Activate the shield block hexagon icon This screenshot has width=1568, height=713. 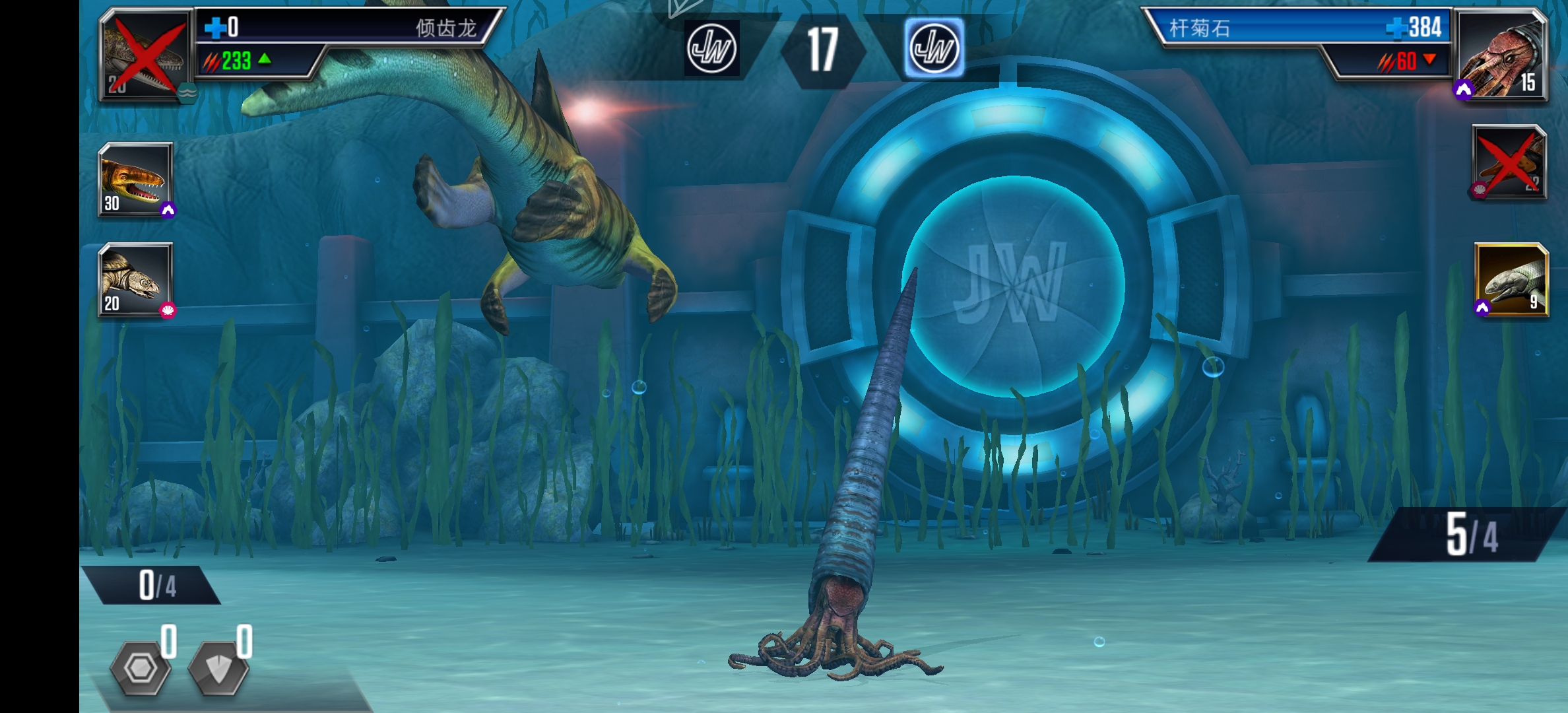coord(218,668)
